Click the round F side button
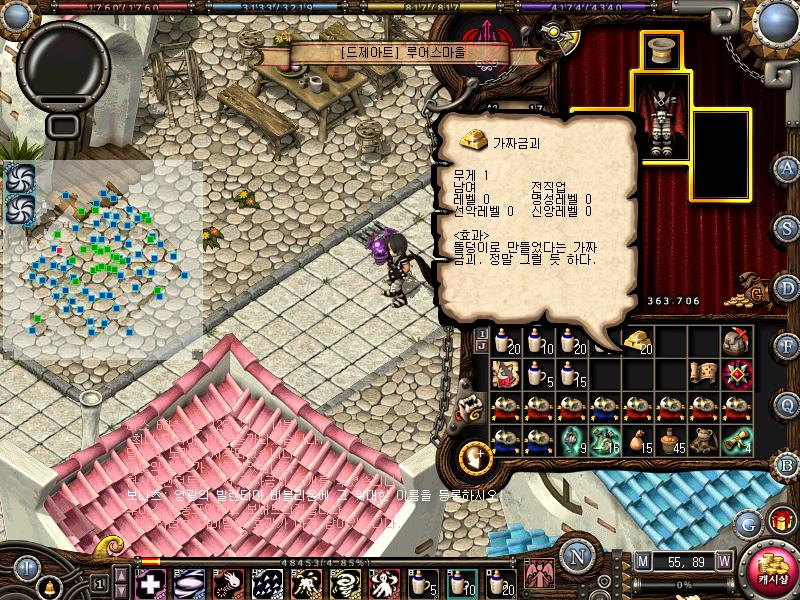The height and width of the screenshot is (600, 800). [x=788, y=345]
